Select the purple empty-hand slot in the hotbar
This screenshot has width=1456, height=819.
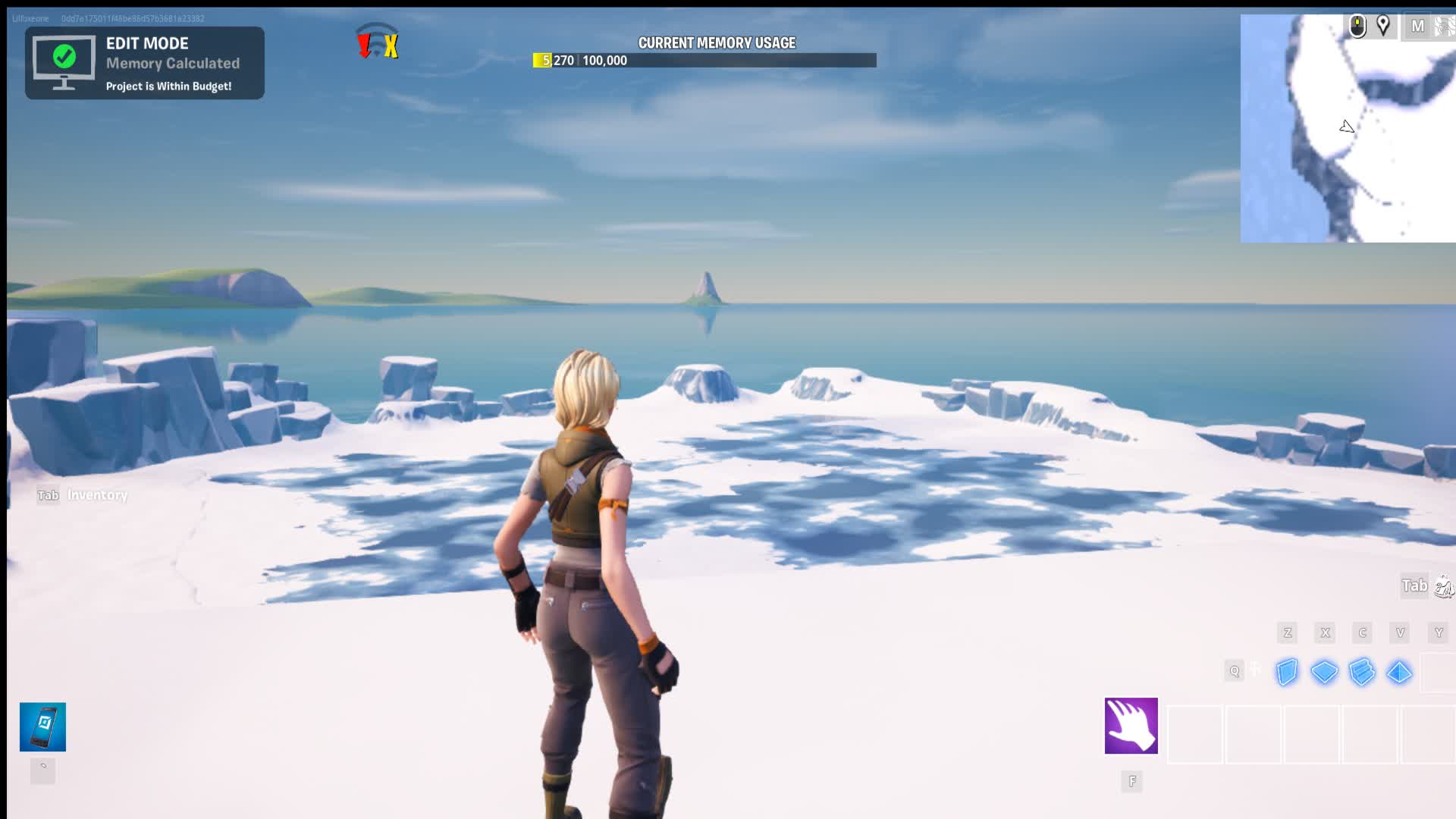[1131, 726]
